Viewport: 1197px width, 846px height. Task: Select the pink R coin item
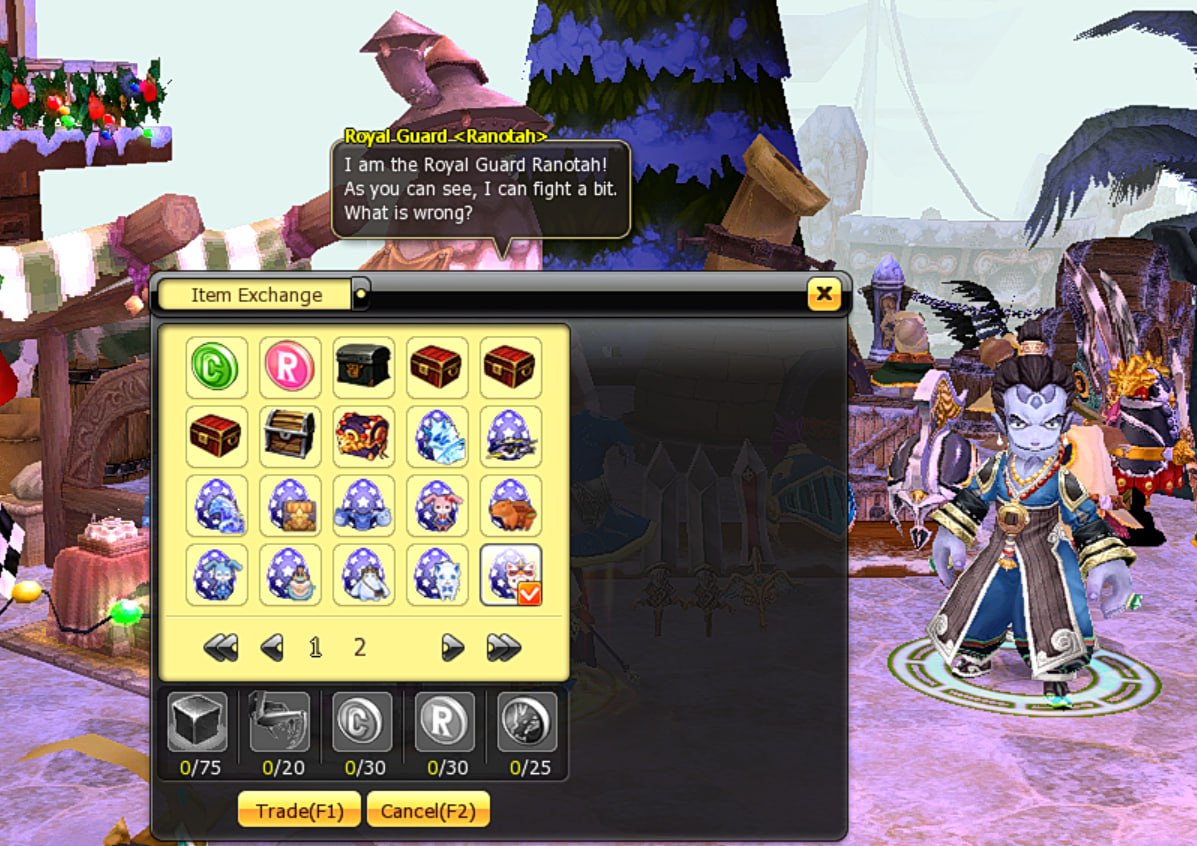[x=290, y=367]
